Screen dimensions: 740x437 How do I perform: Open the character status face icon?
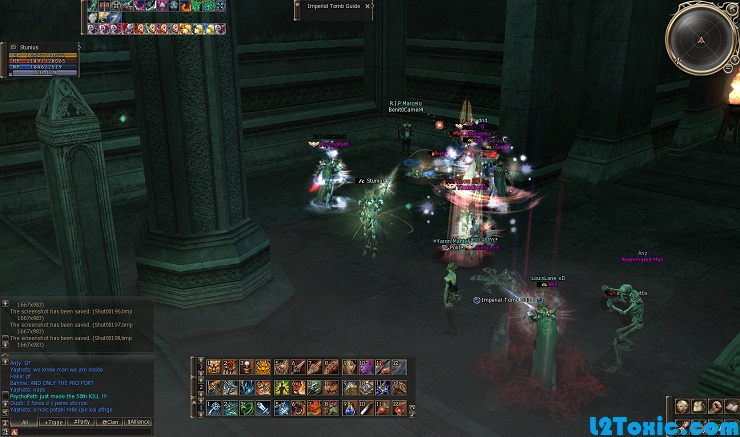[x=682, y=406]
